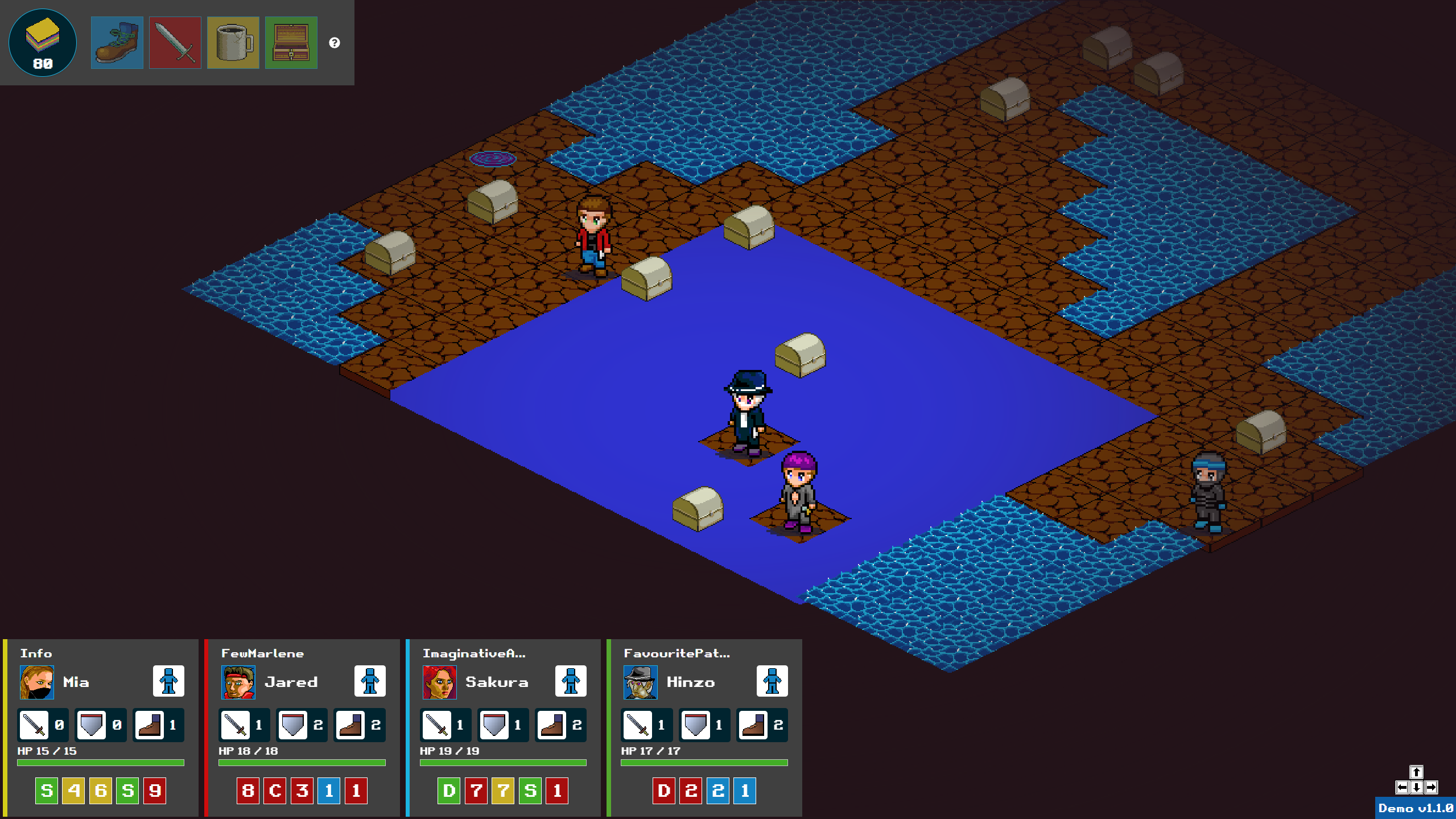Click the up arrow camera key
Image resolution: width=1456 pixels, height=819 pixels.
point(1416,772)
